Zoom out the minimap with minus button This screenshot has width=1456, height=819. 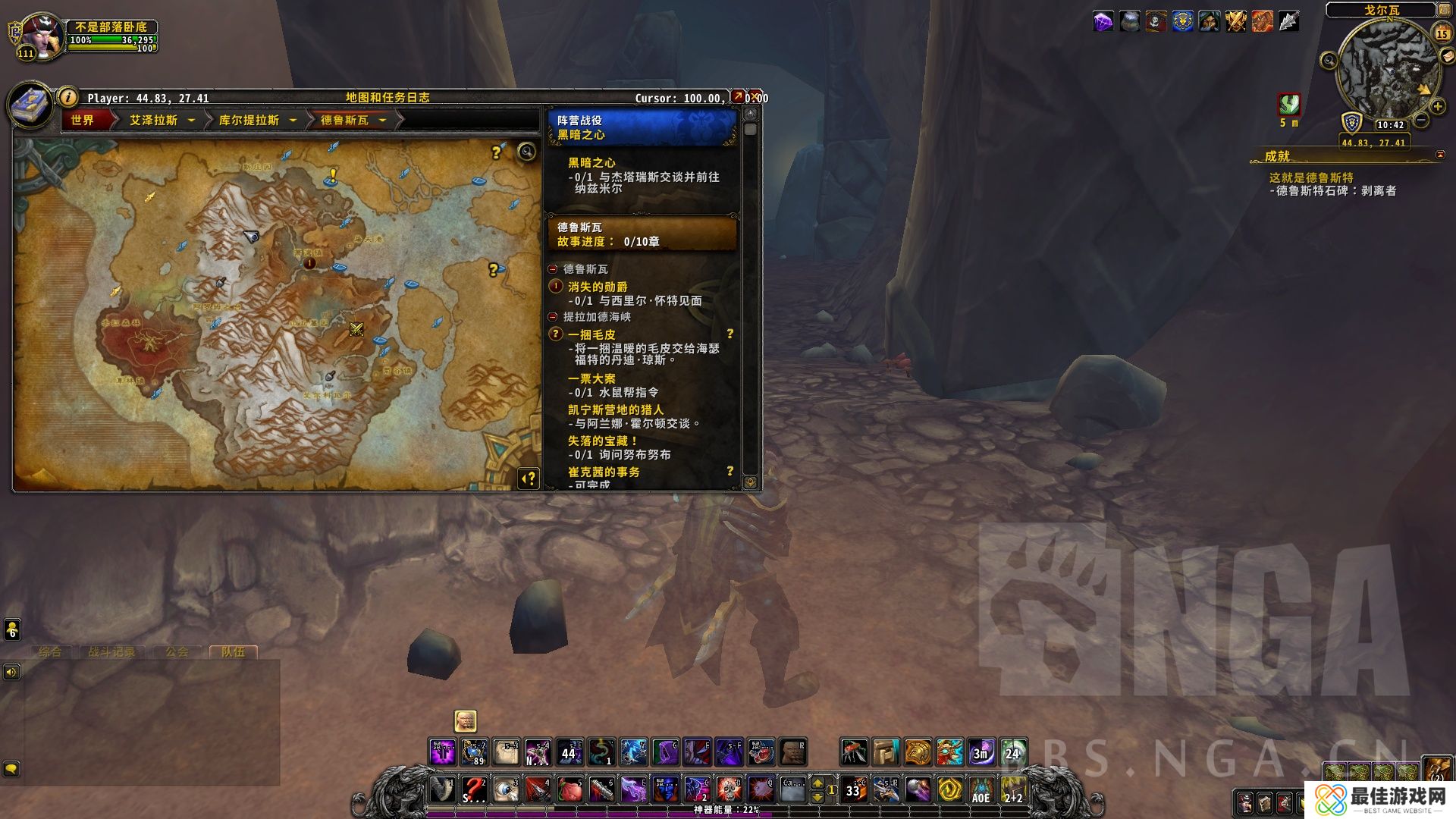(x=1421, y=120)
